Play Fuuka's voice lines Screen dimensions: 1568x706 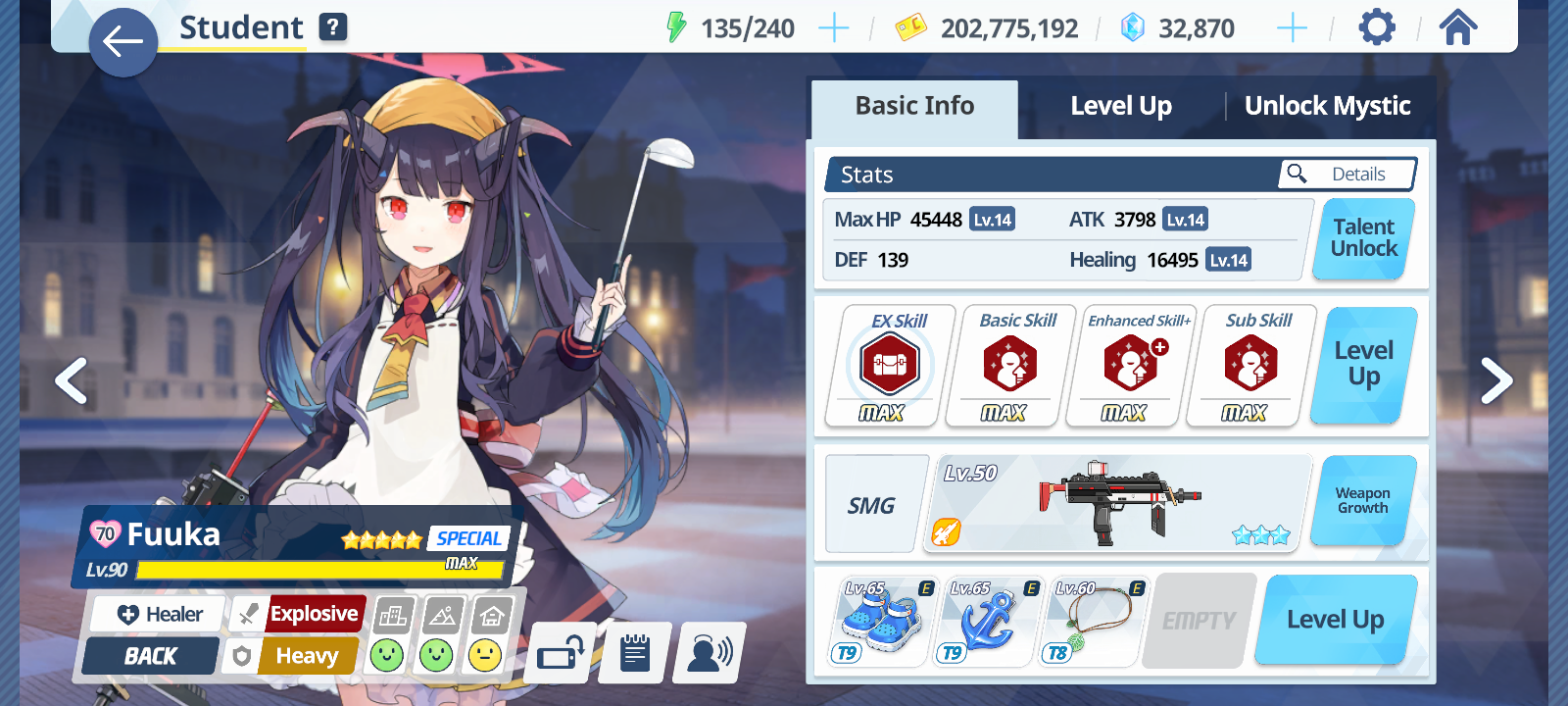710,653
